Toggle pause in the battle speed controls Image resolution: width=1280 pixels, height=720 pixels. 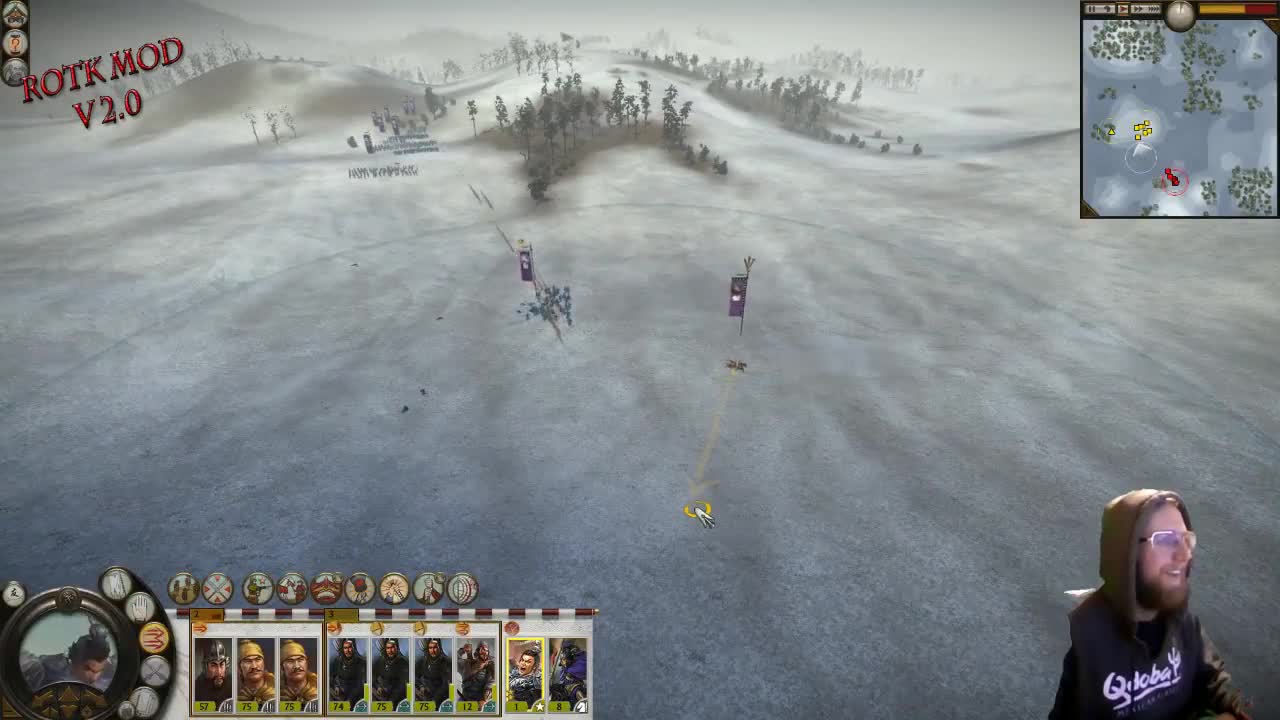tap(1092, 9)
